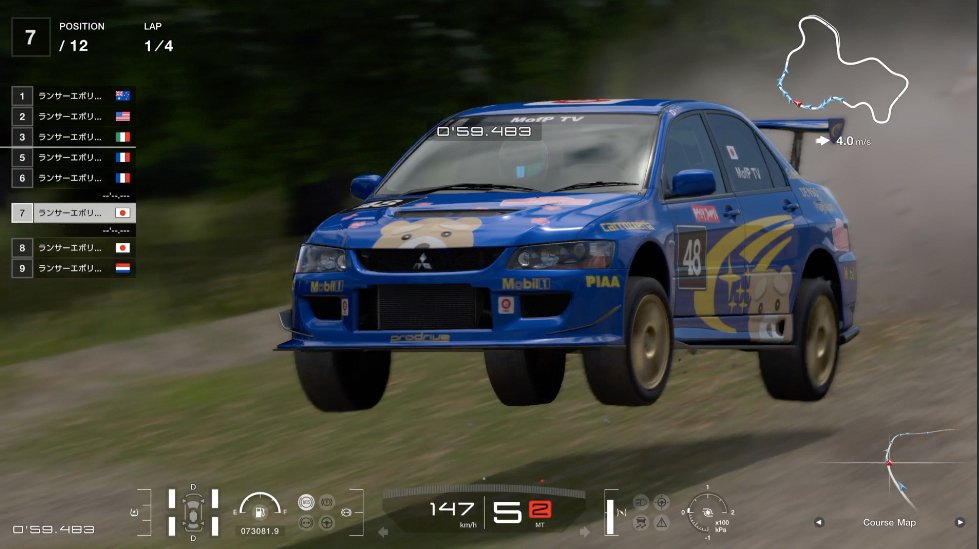Click the right turn arrow indicator
The image size is (979, 549).
(x=587, y=532)
